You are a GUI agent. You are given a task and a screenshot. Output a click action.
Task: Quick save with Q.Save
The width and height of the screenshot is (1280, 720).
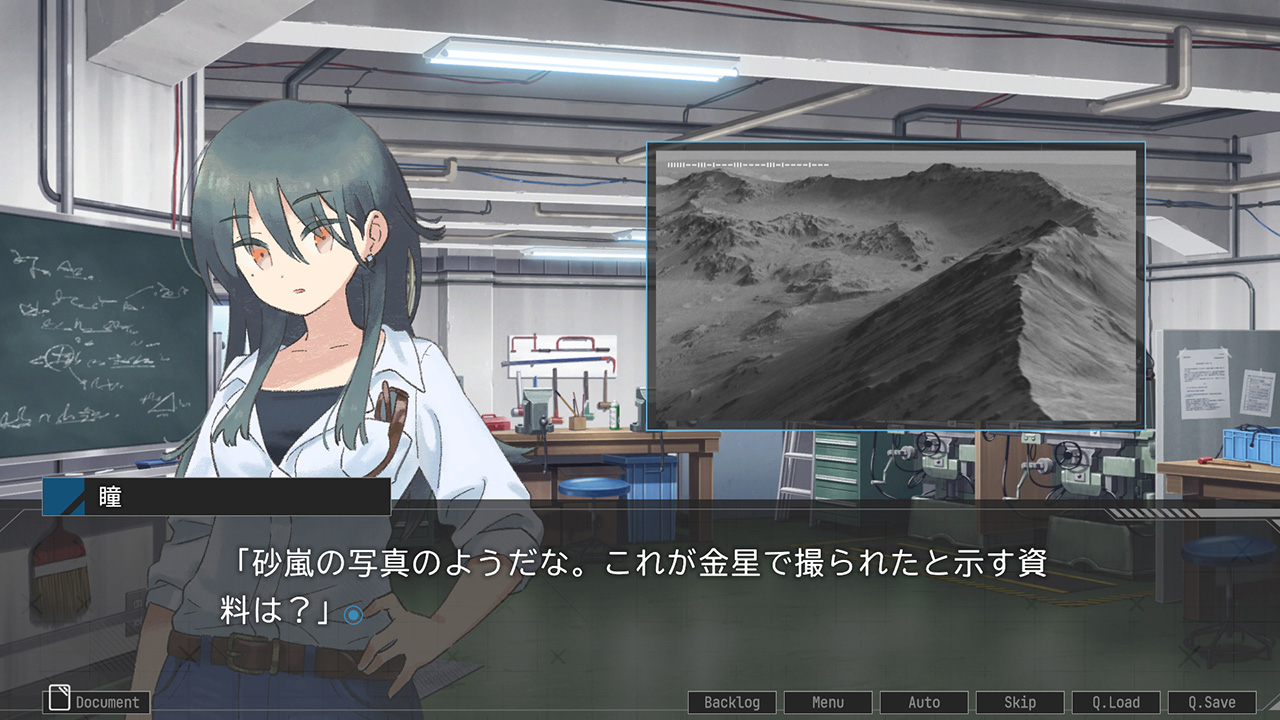click(1212, 702)
